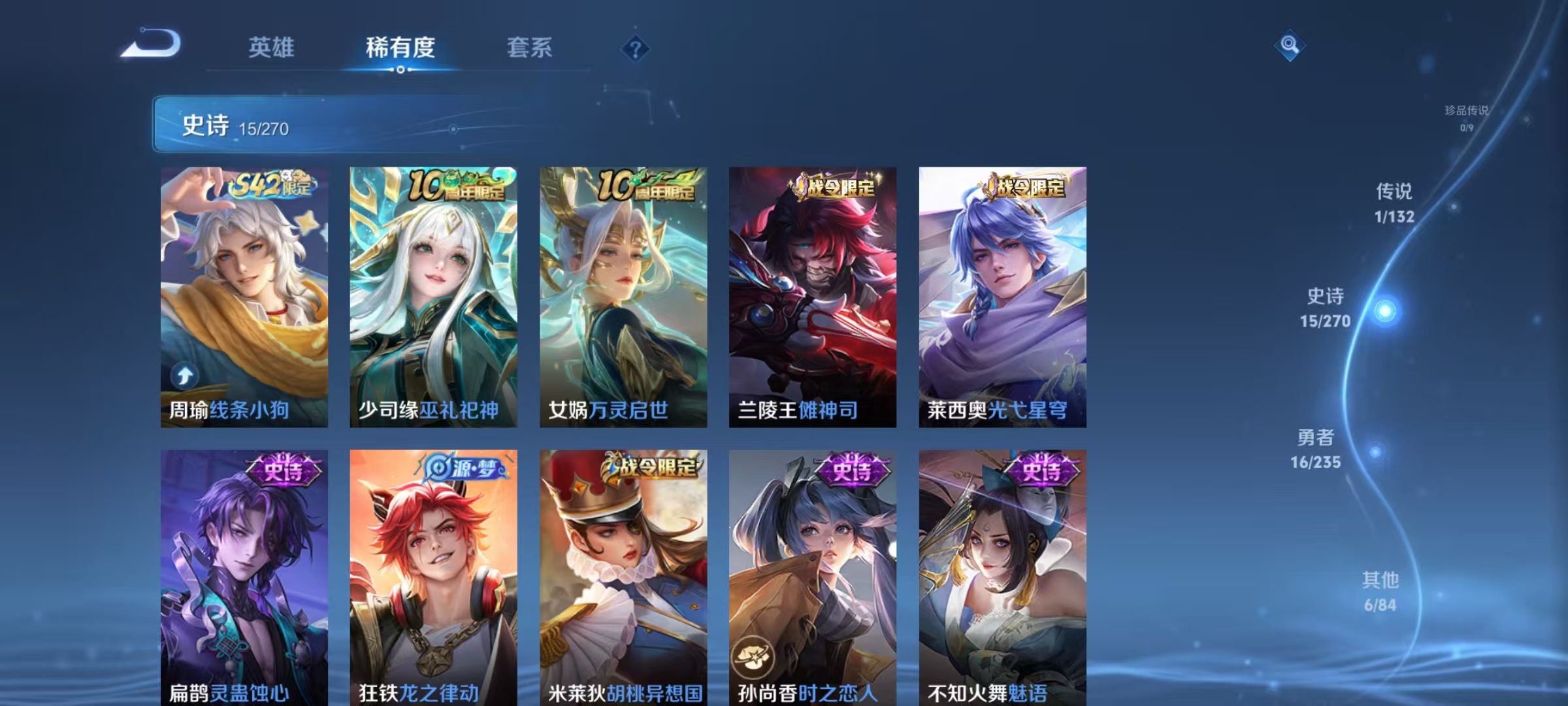Switch to the 英雄 tab

(270, 47)
